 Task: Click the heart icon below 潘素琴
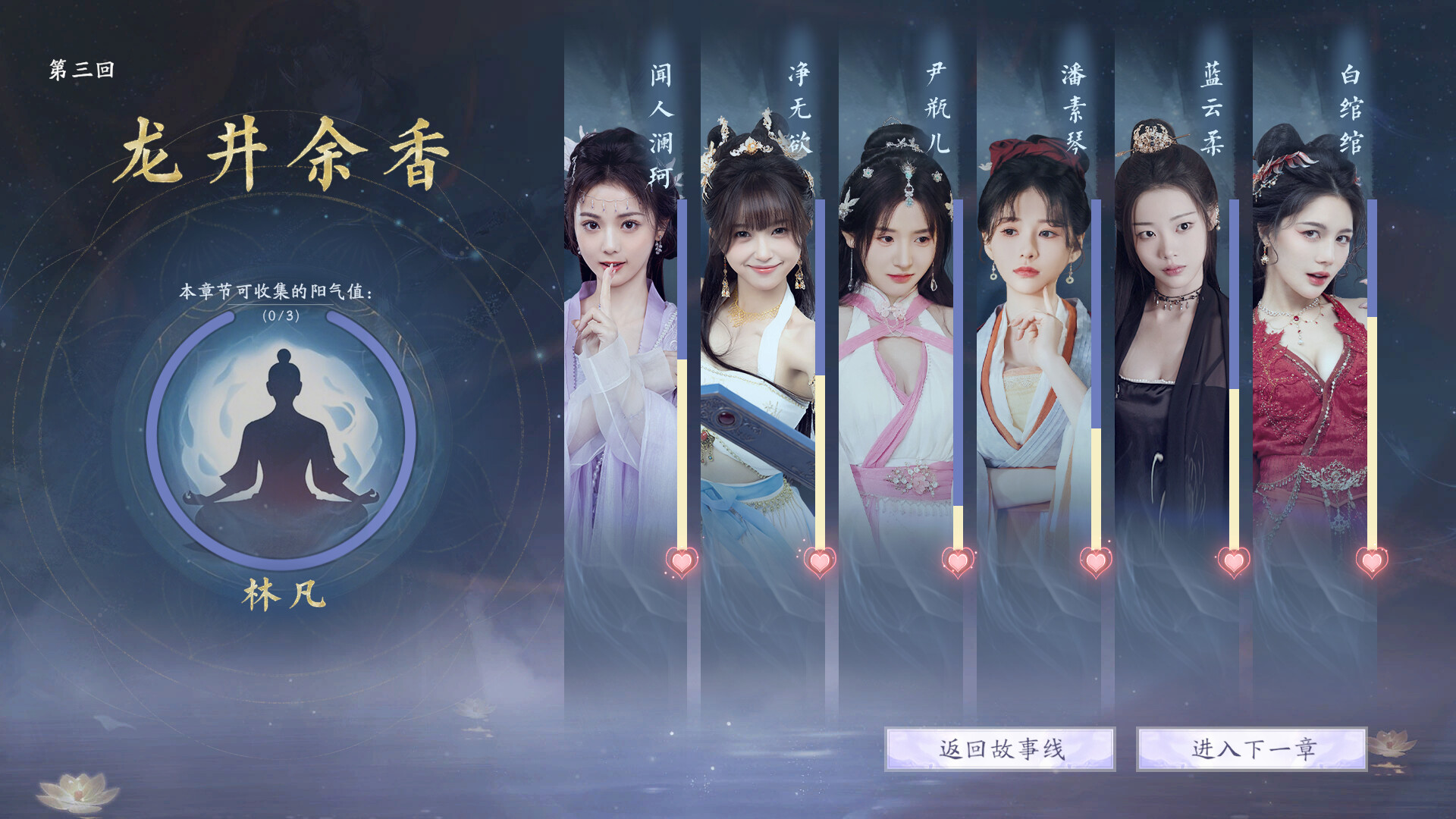[1094, 563]
